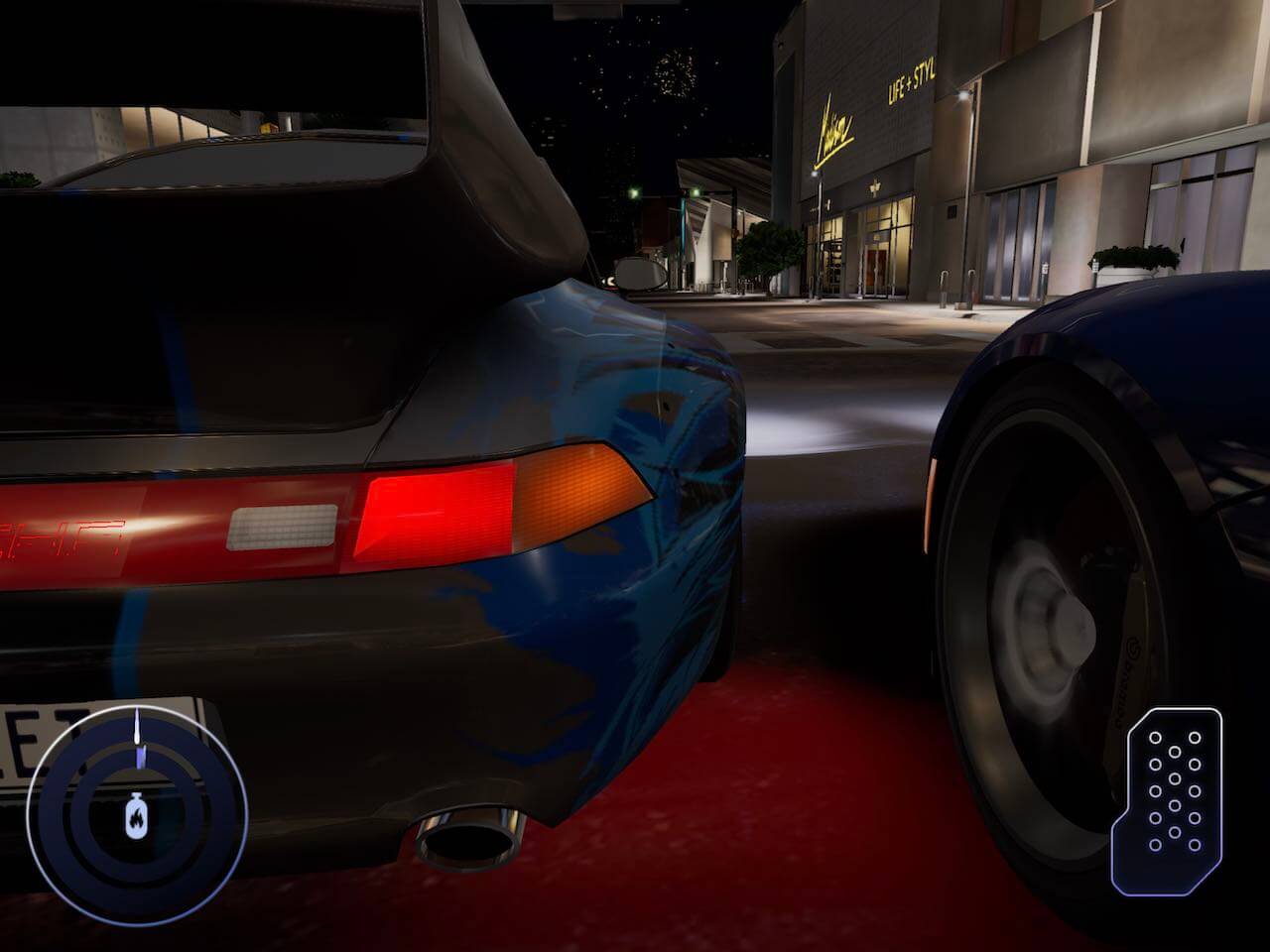Activate the nitrous bottle boost
1270x952 pixels.
136,817
